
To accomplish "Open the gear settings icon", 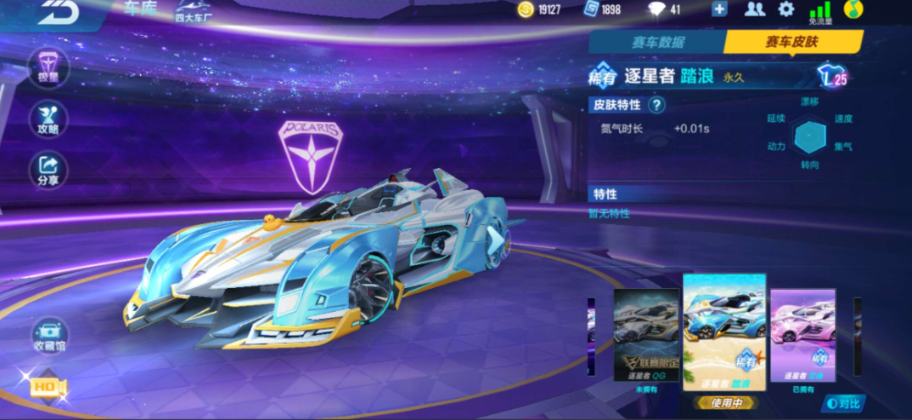I will (x=786, y=10).
